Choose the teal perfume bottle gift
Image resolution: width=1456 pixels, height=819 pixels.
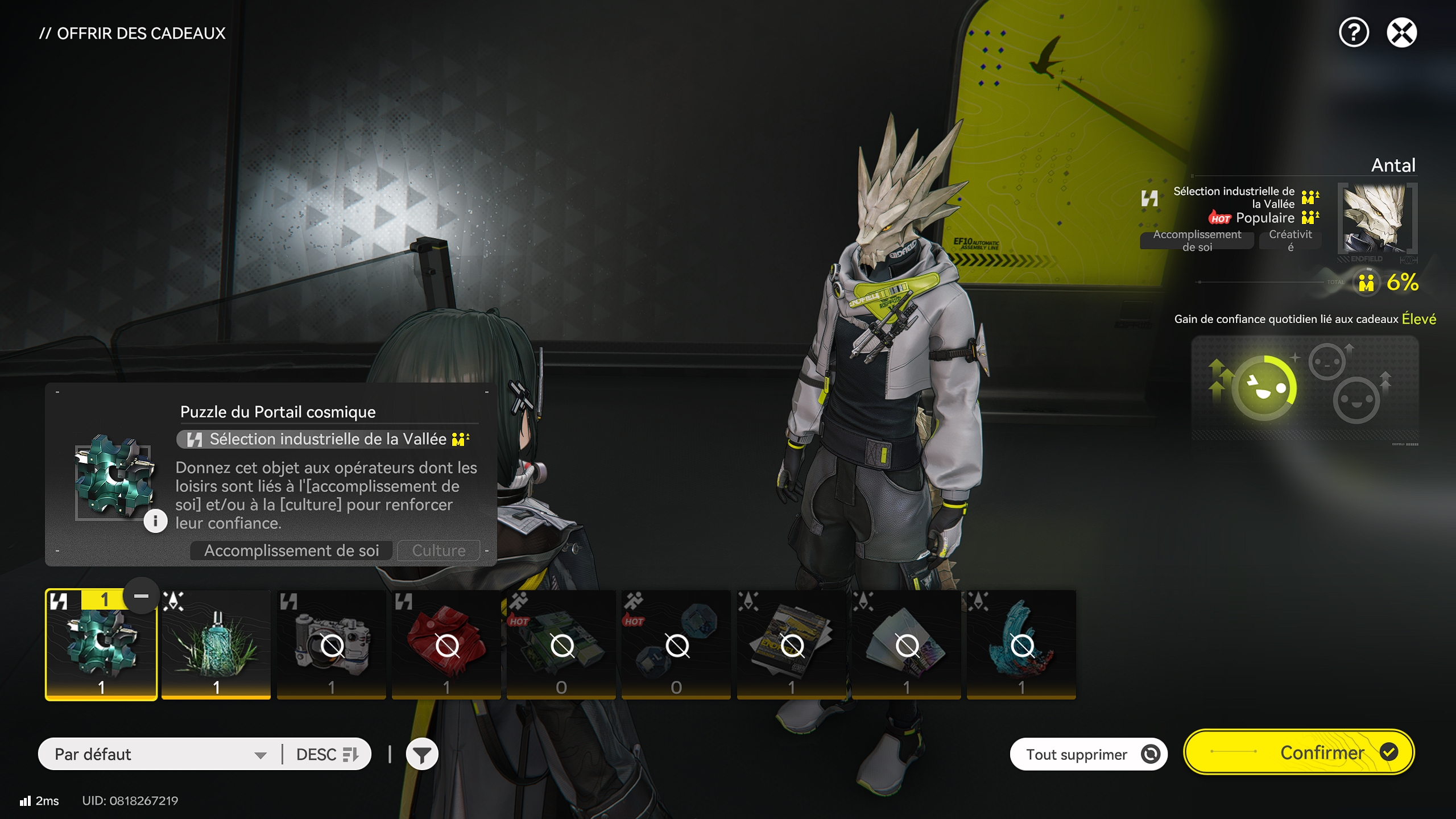216,644
